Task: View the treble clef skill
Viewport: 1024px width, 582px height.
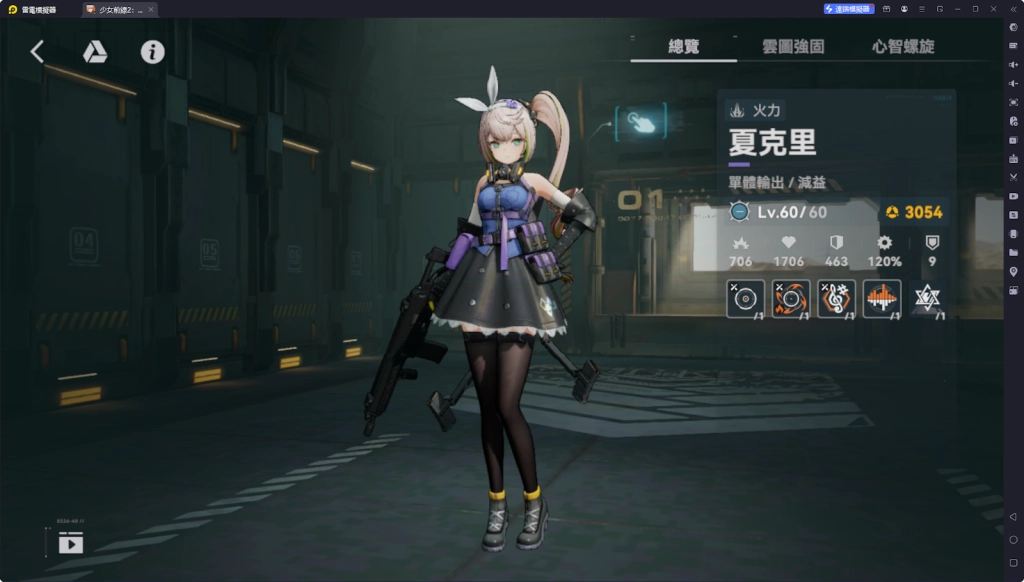Action: [836, 298]
